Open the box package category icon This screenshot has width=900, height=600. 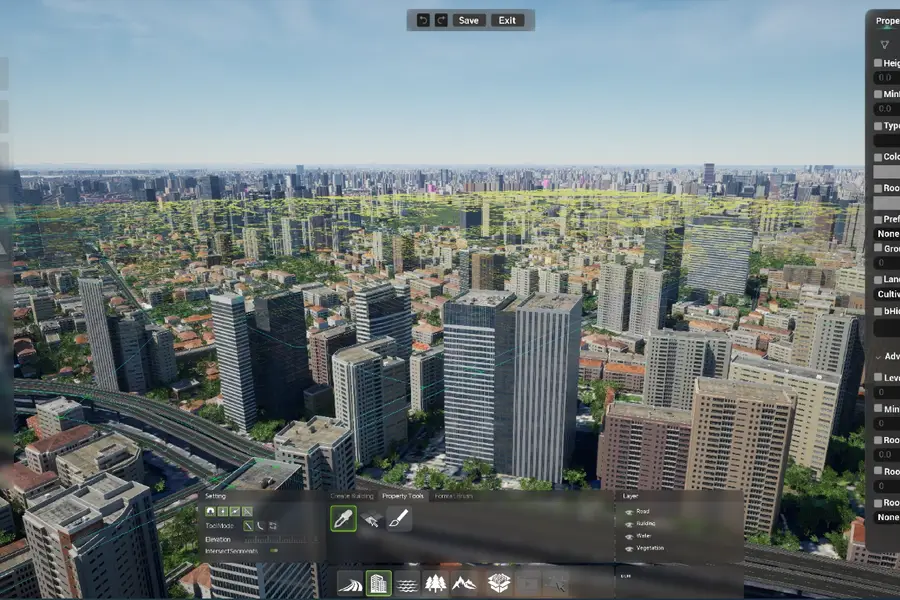coord(498,583)
